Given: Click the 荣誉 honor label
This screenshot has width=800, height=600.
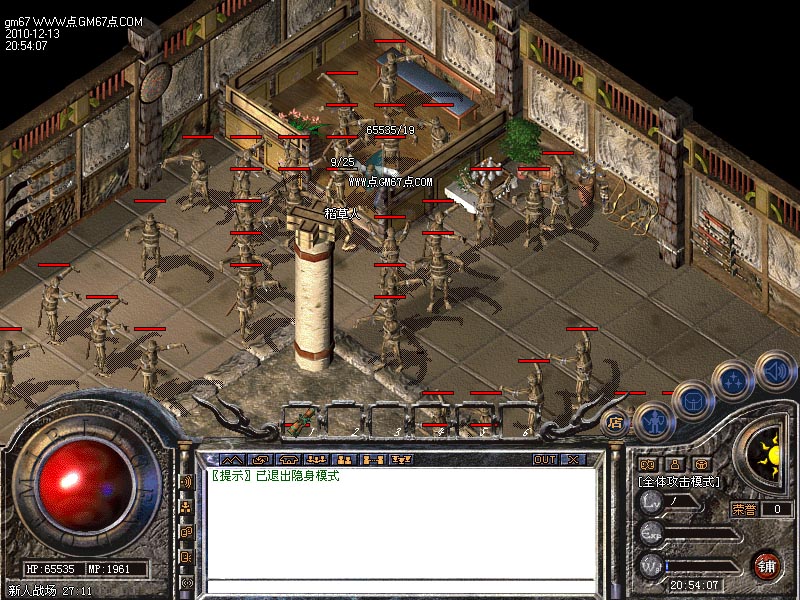Looking at the screenshot, I should point(744,509).
